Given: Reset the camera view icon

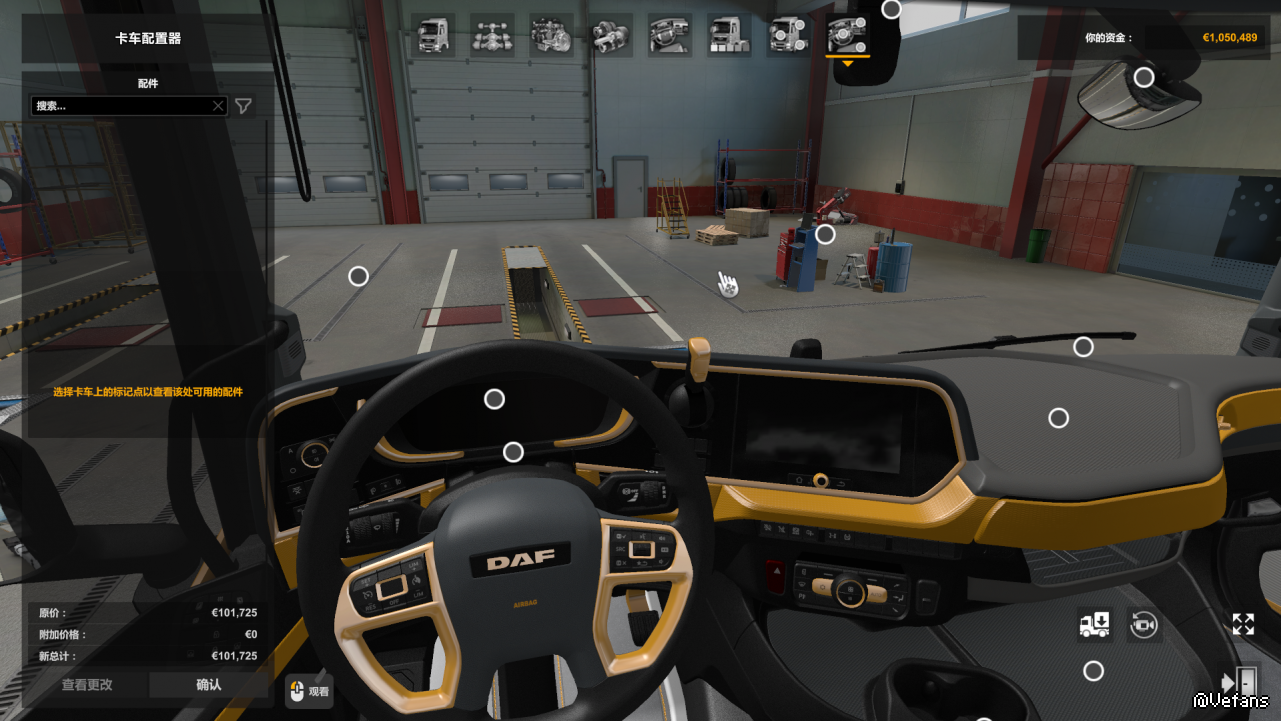Looking at the screenshot, I should pyautogui.click(x=1143, y=625).
